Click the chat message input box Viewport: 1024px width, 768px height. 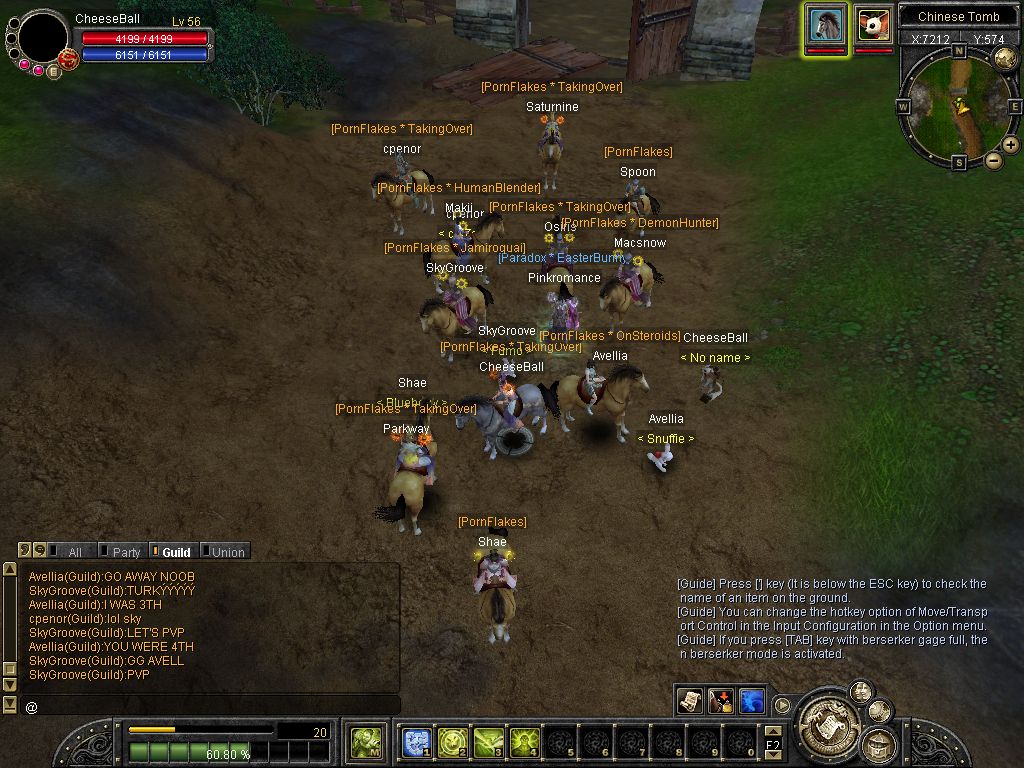click(210, 706)
